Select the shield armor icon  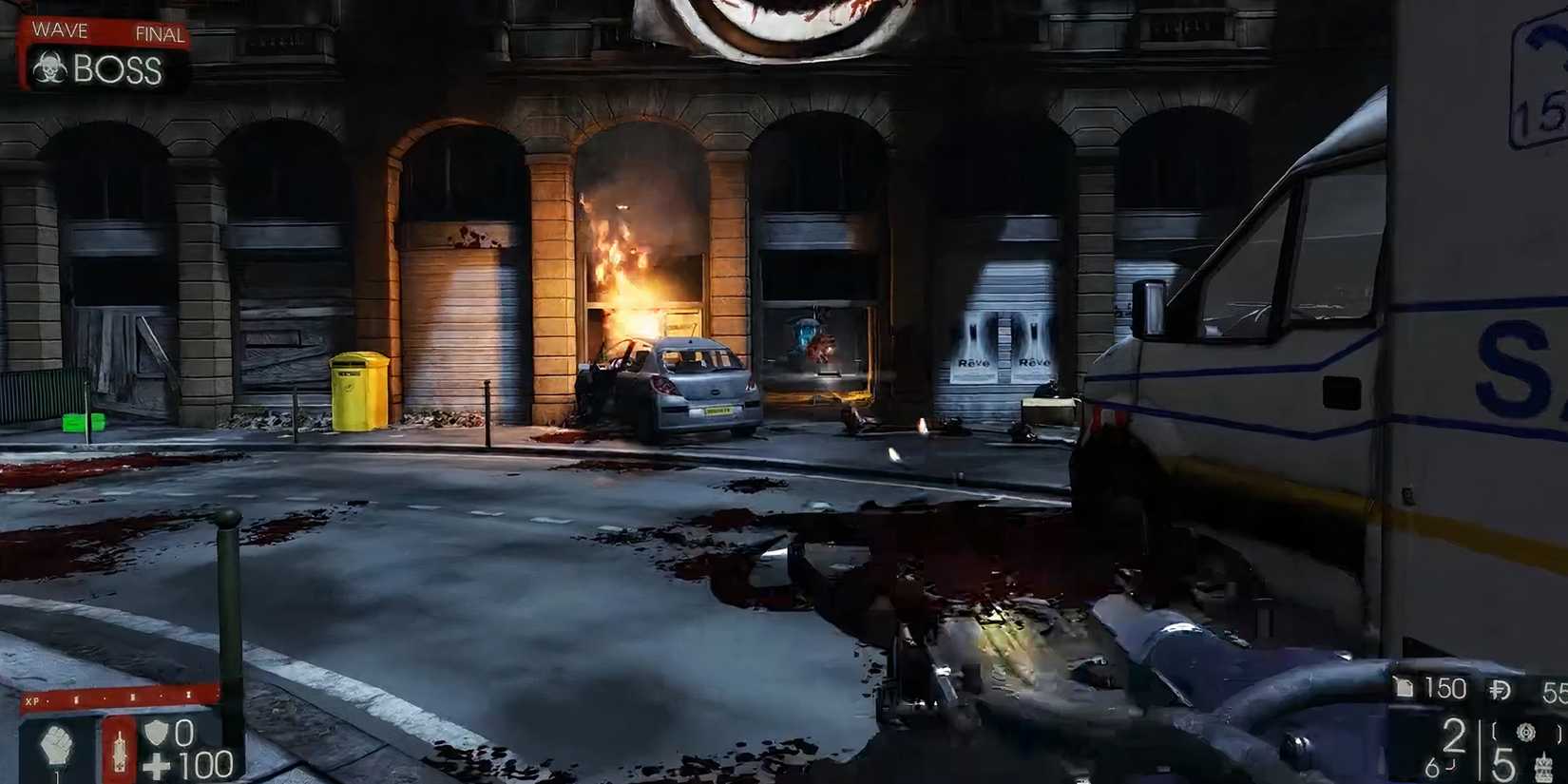156,734
